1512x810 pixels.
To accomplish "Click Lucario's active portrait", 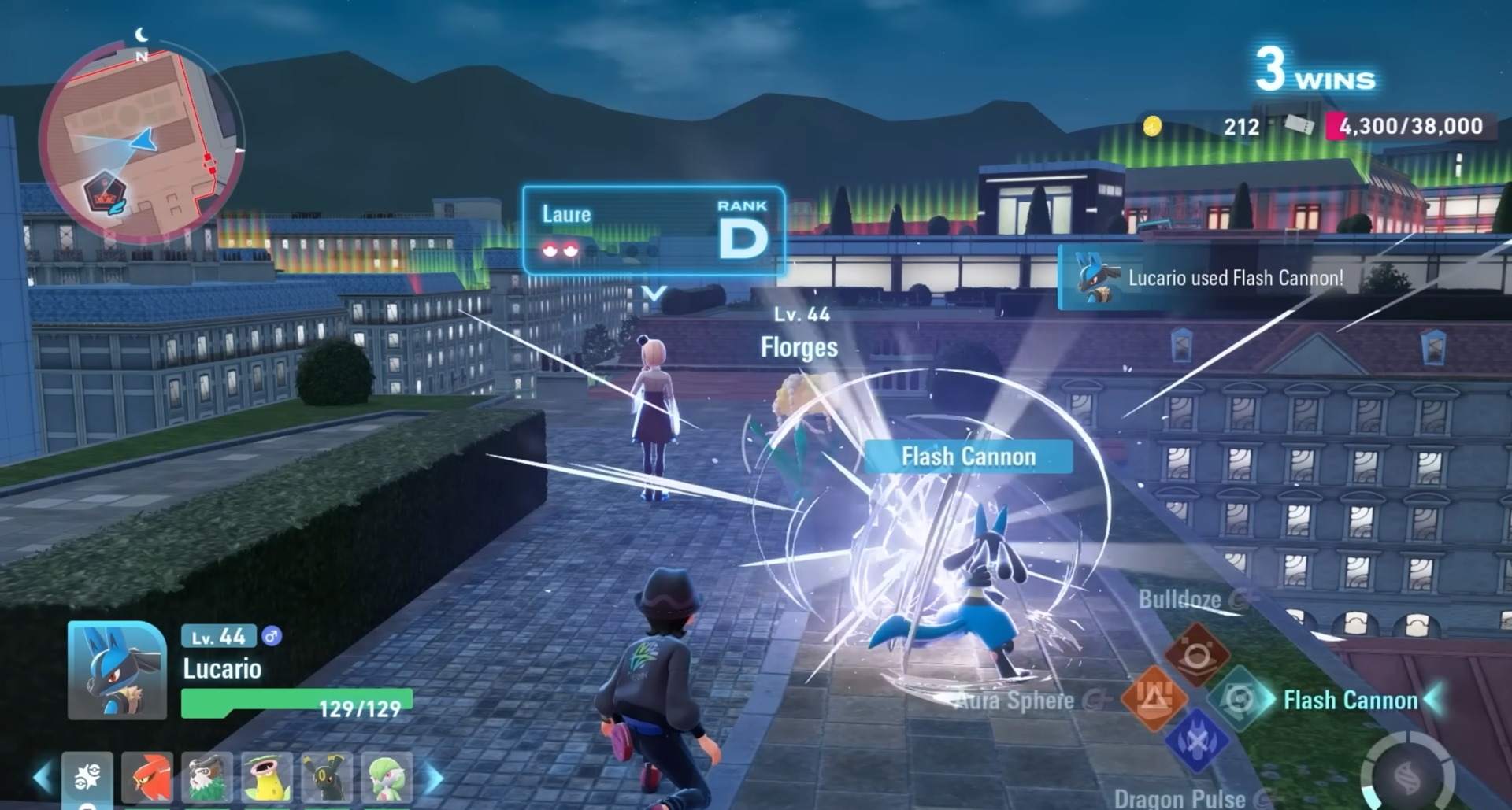I will pyautogui.click(x=117, y=670).
